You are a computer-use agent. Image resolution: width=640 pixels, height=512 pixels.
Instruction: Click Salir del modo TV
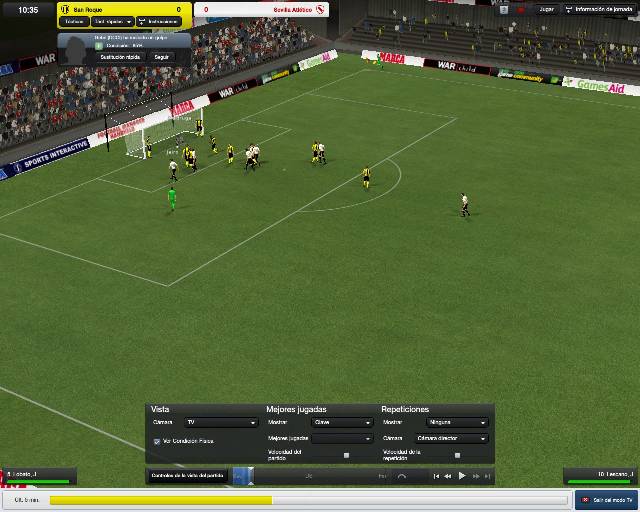606,499
